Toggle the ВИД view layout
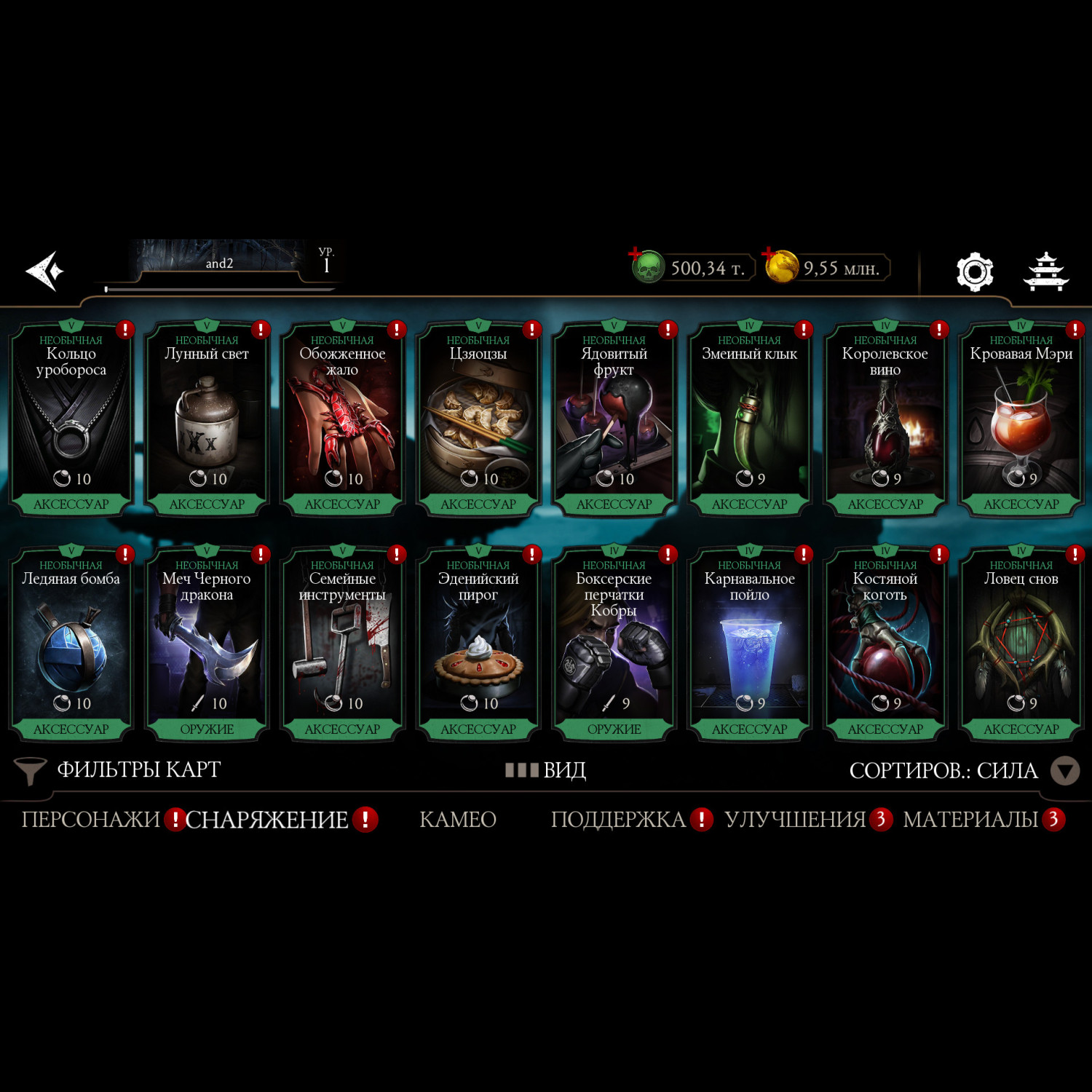1092x1092 pixels. [546, 770]
